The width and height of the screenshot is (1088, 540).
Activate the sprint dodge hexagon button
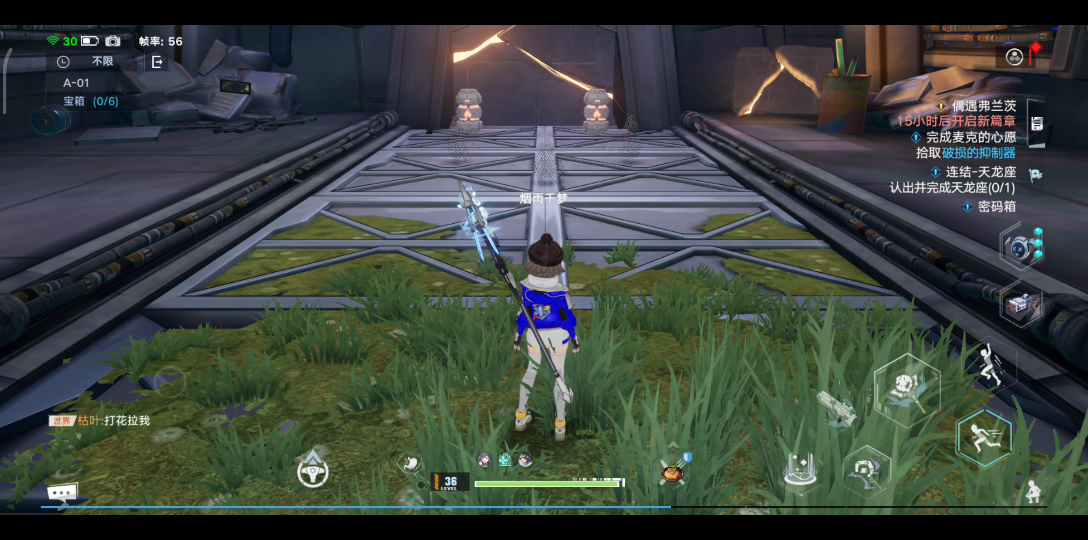pyautogui.click(x=984, y=437)
